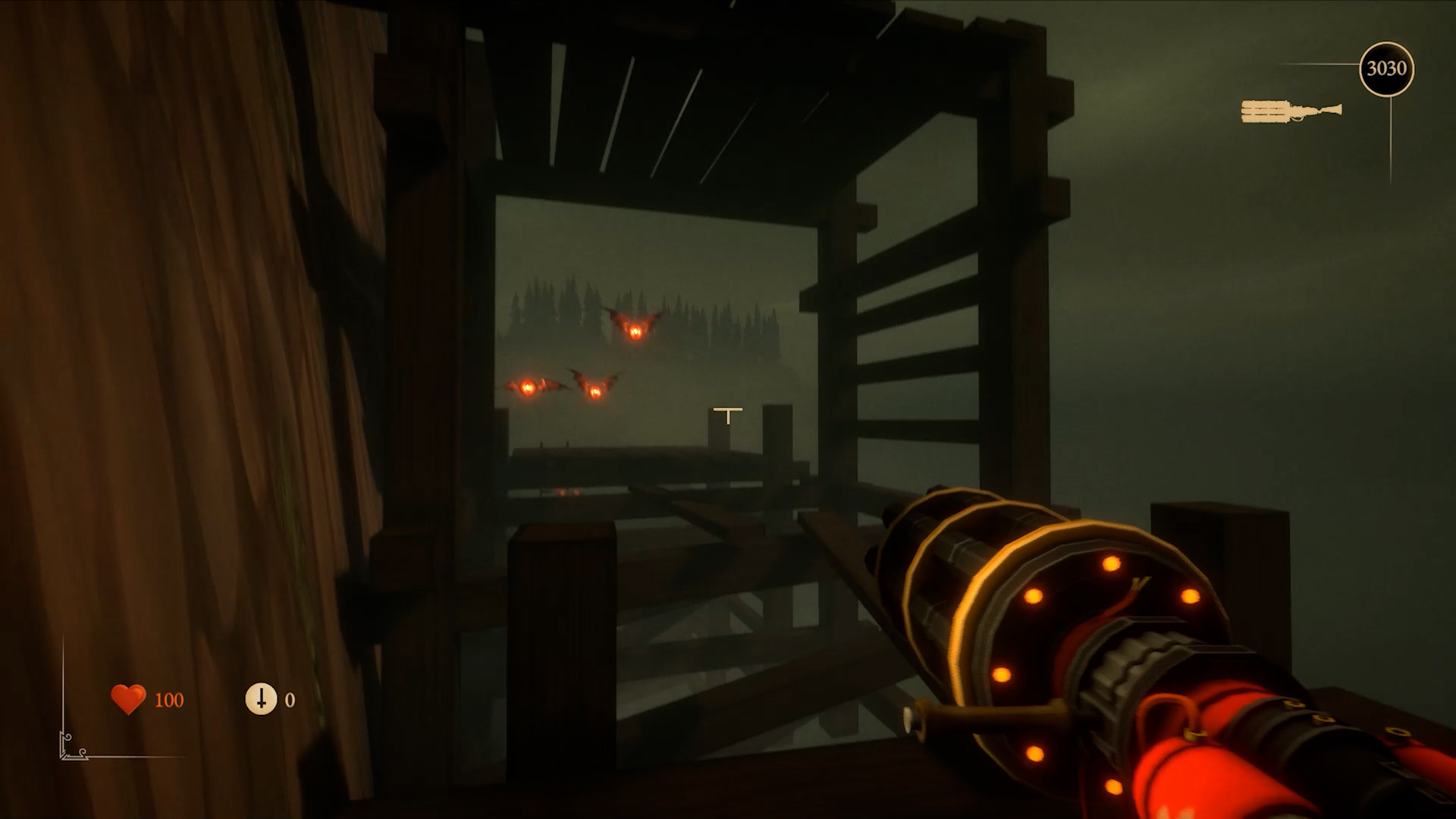The height and width of the screenshot is (819, 1456).
Task: Click the red heart showing current health
Action: pyautogui.click(x=127, y=698)
